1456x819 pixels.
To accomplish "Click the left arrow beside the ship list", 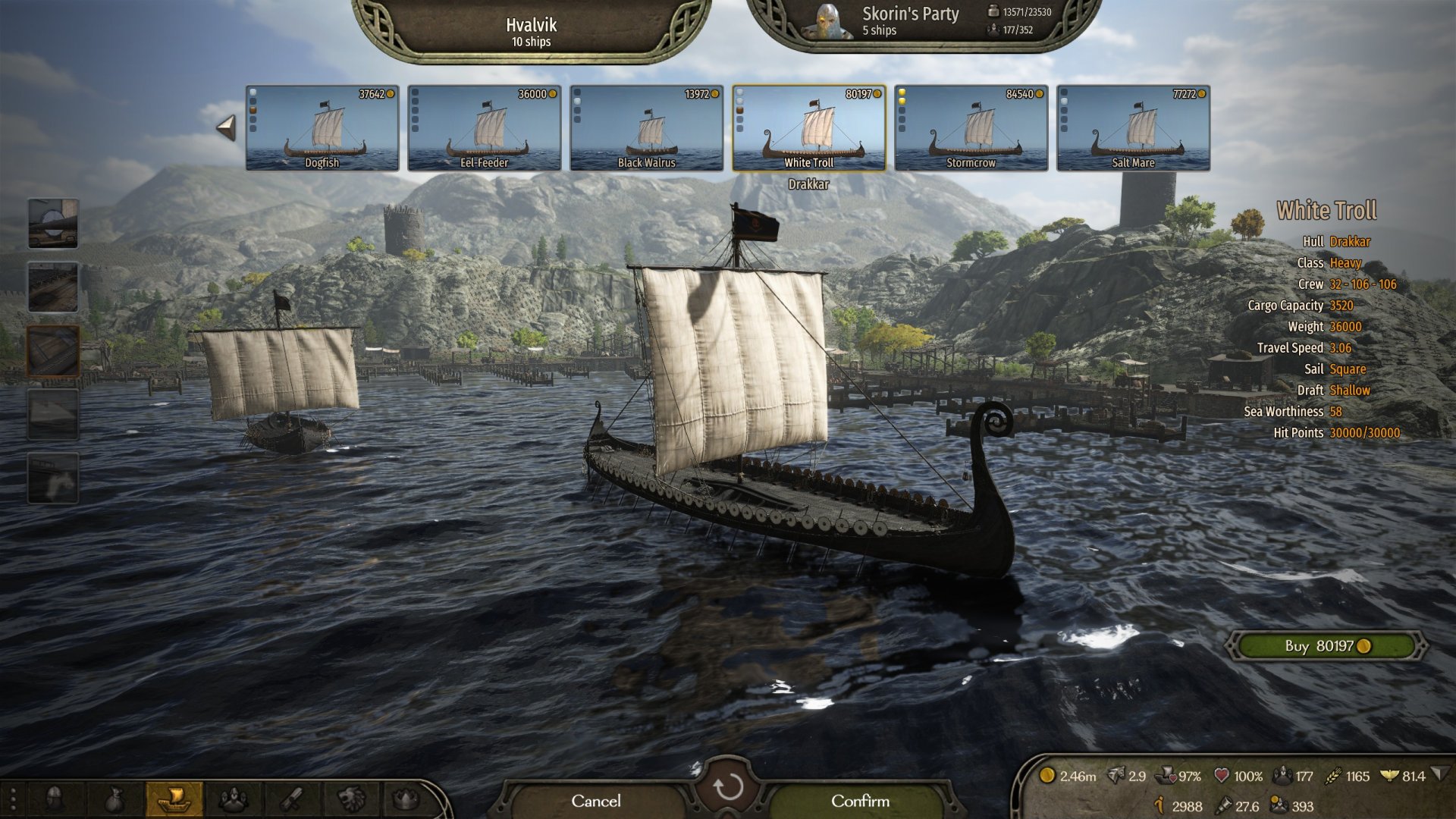I will [226, 127].
